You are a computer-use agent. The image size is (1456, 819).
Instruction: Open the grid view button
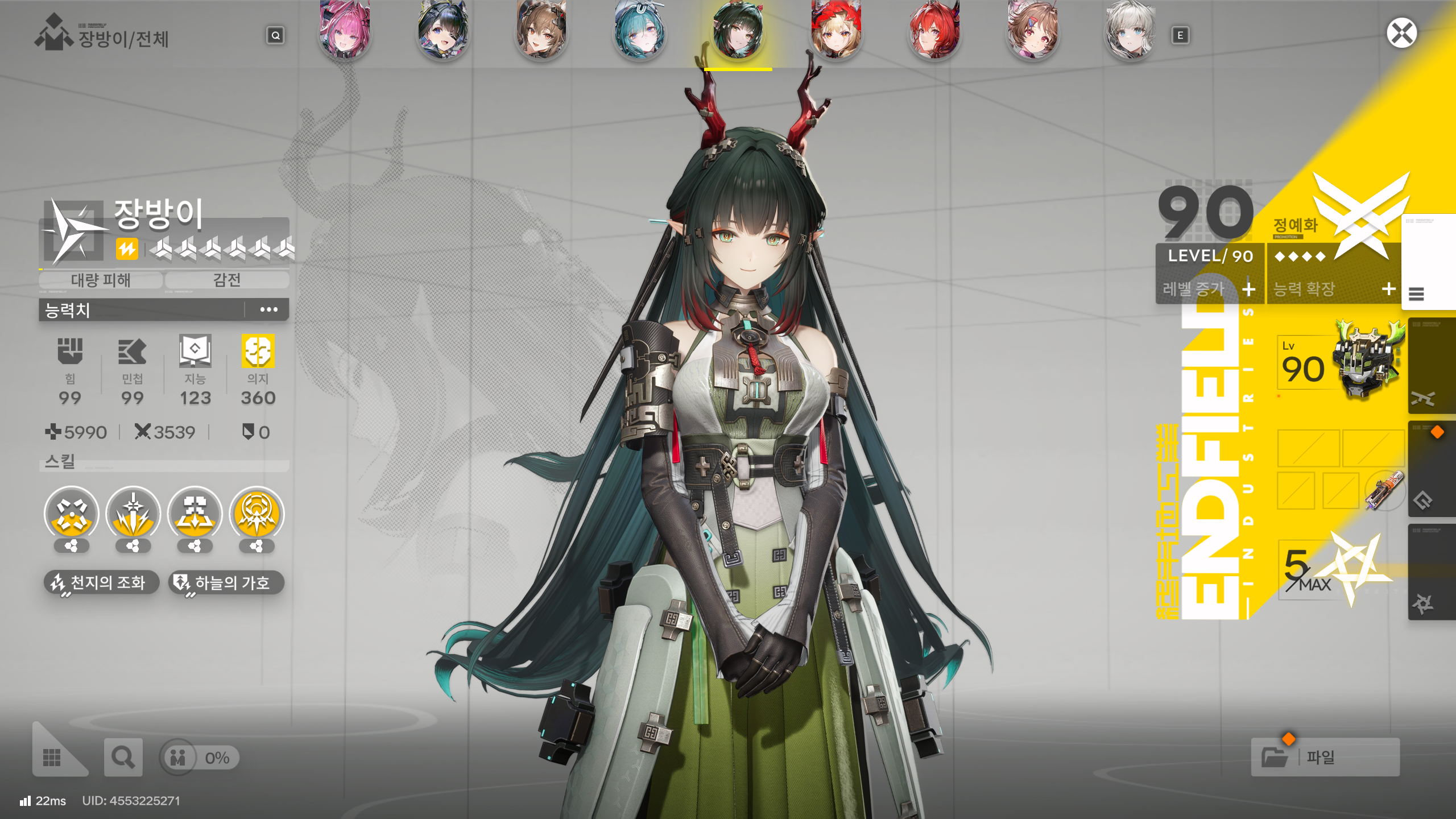coord(52,757)
